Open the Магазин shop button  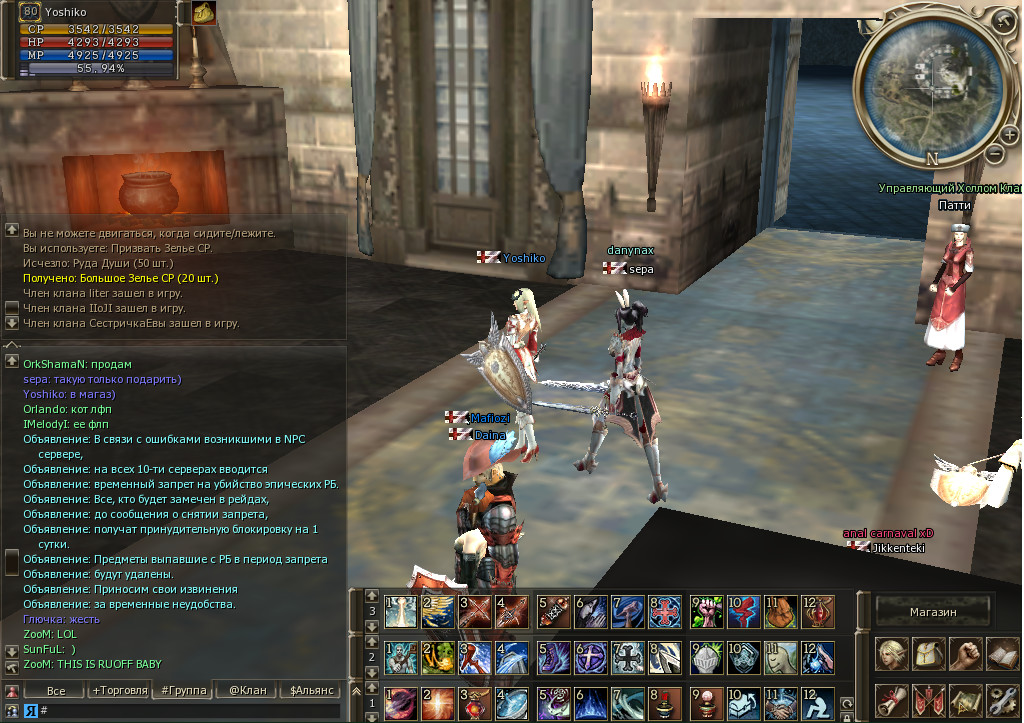coord(933,611)
